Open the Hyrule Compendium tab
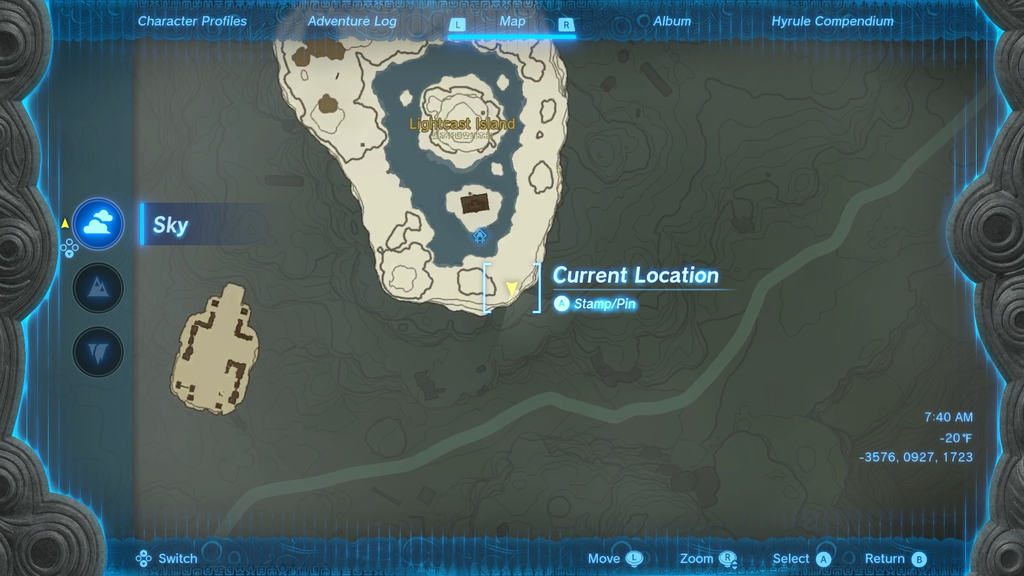Screen dimensions: 1024x576 point(832,21)
